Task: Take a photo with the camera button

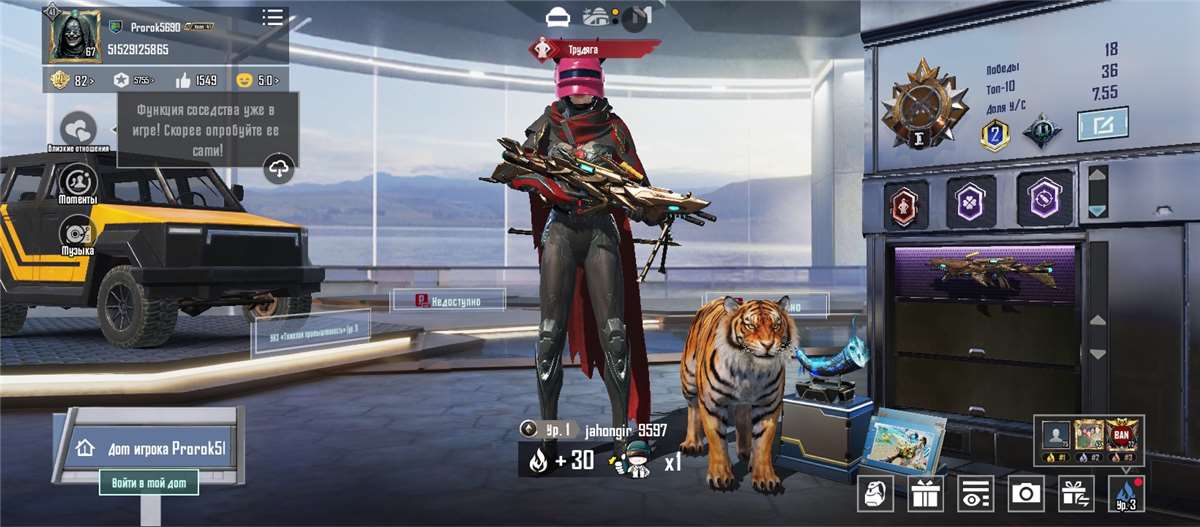Action: 1025,493
